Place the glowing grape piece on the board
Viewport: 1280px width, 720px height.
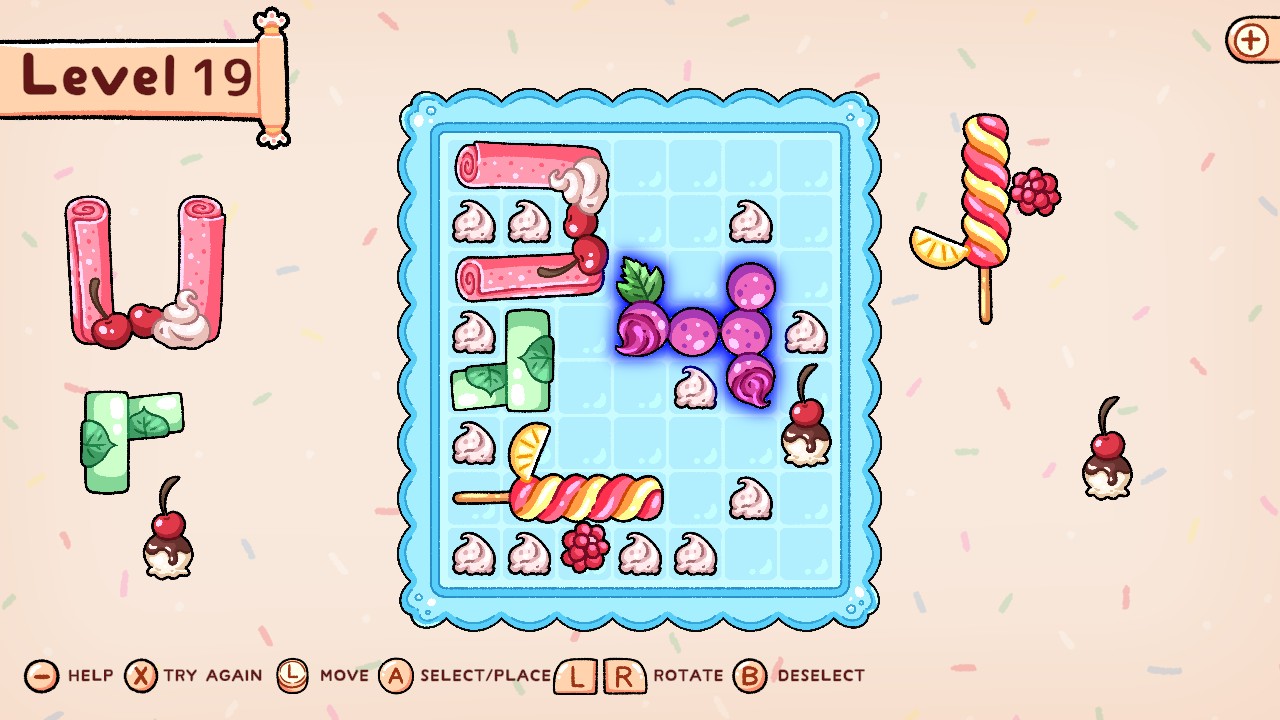pos(695,330)
